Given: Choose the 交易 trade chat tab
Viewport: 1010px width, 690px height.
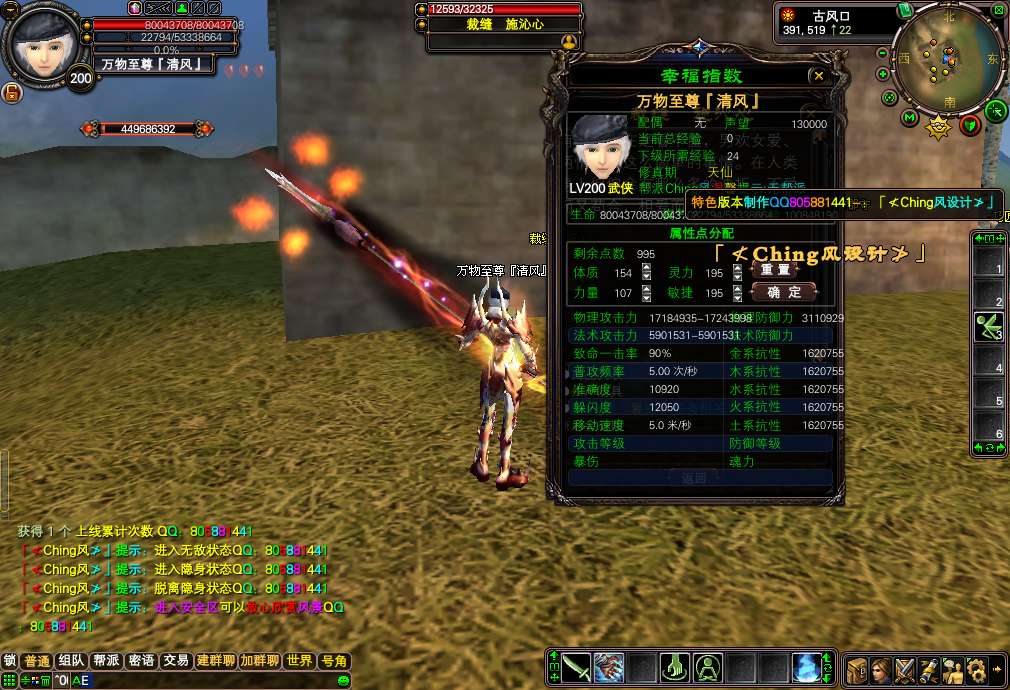Looking at the screenshot, I should tap(176, 661).
